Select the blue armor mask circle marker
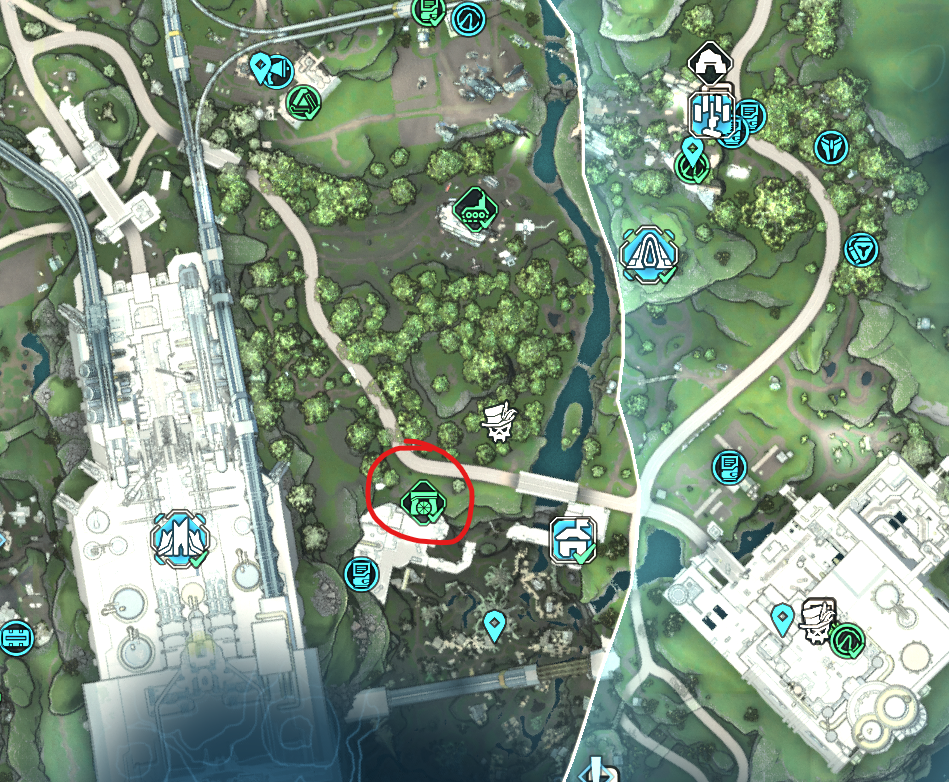This screenshot has width=949, height=782. [x=832, y=147]
